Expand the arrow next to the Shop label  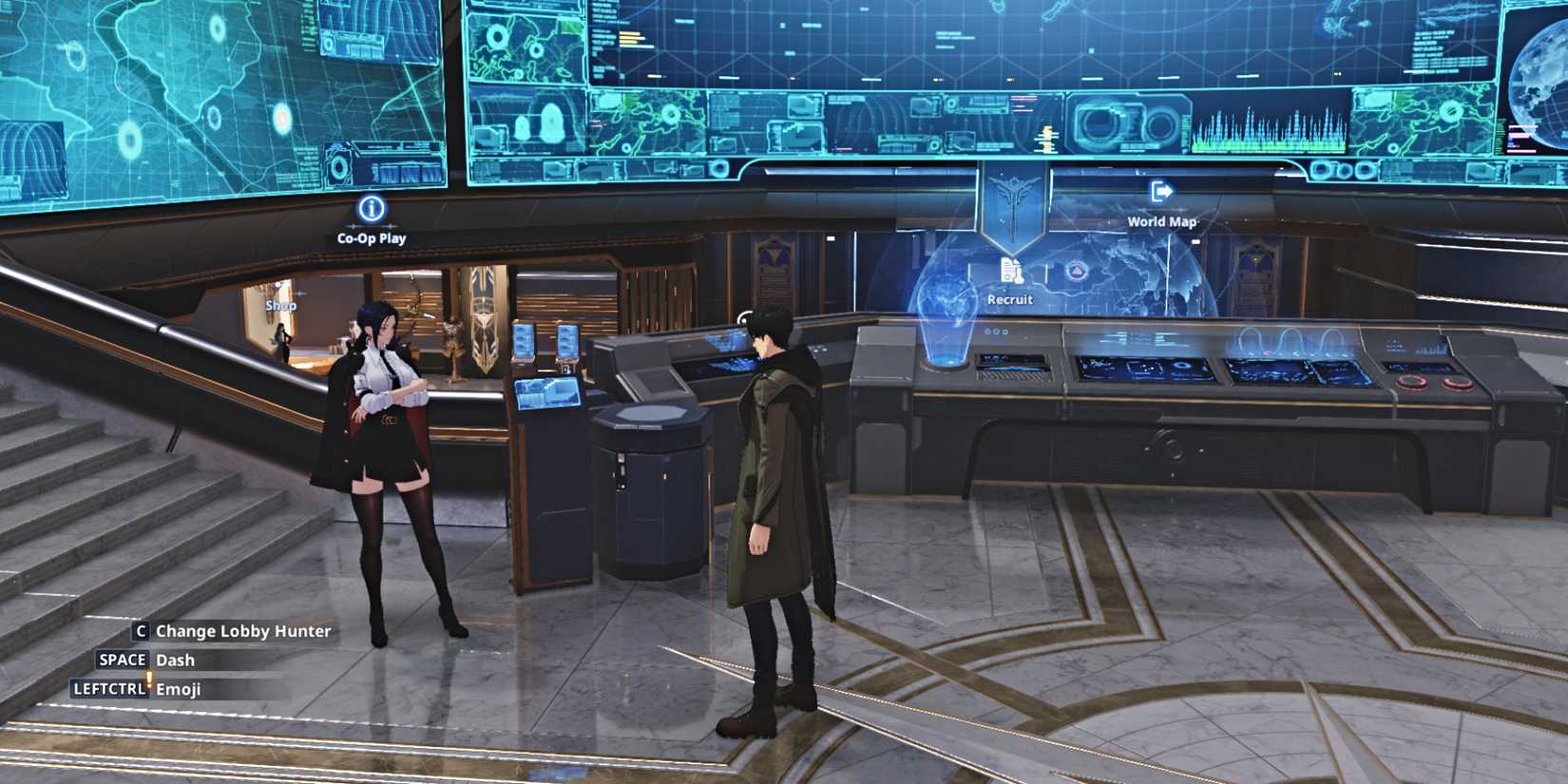coord(299,294)
